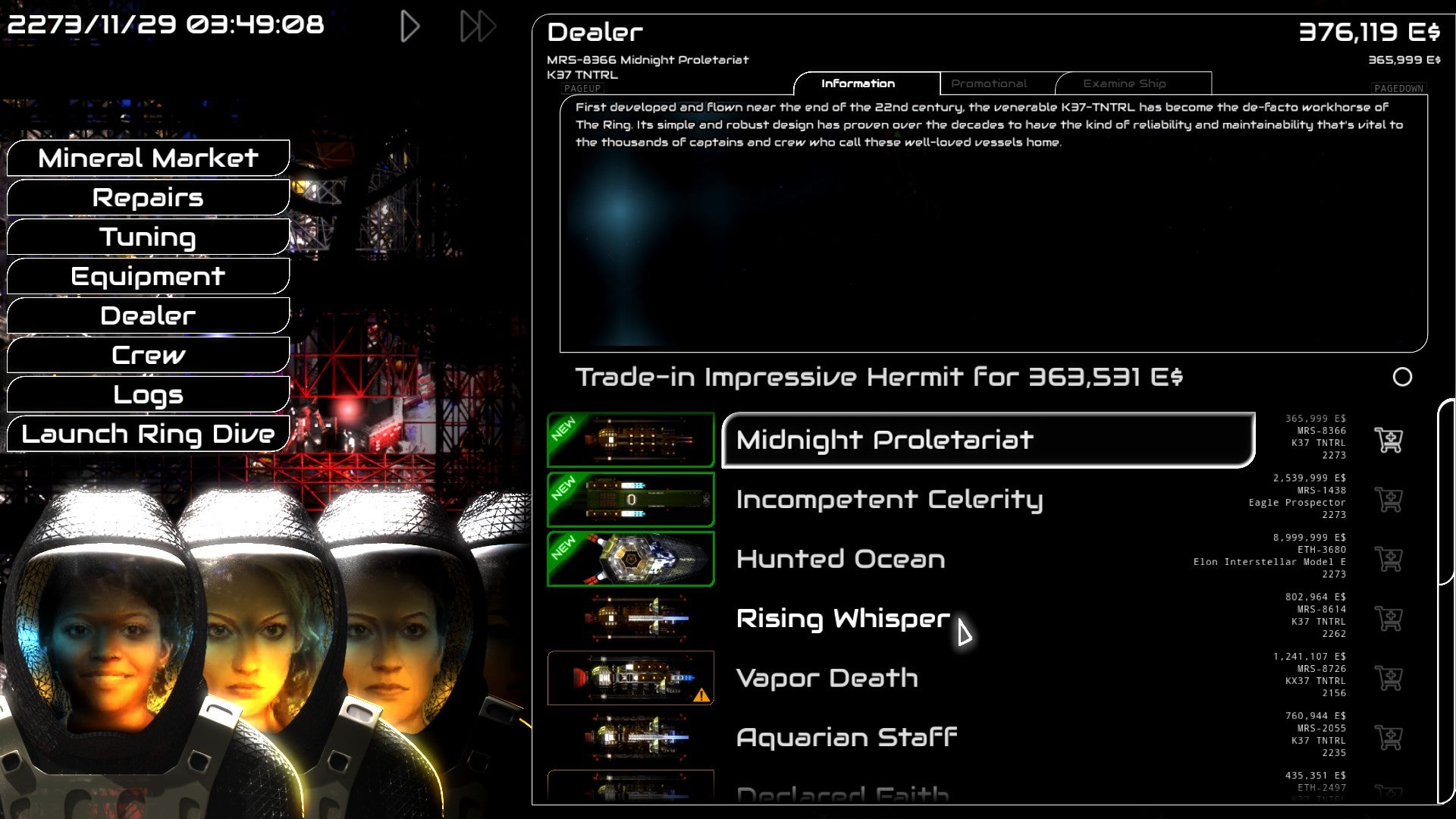Advance time with the play arrow

pyautogui.click(x=411, y=25)
